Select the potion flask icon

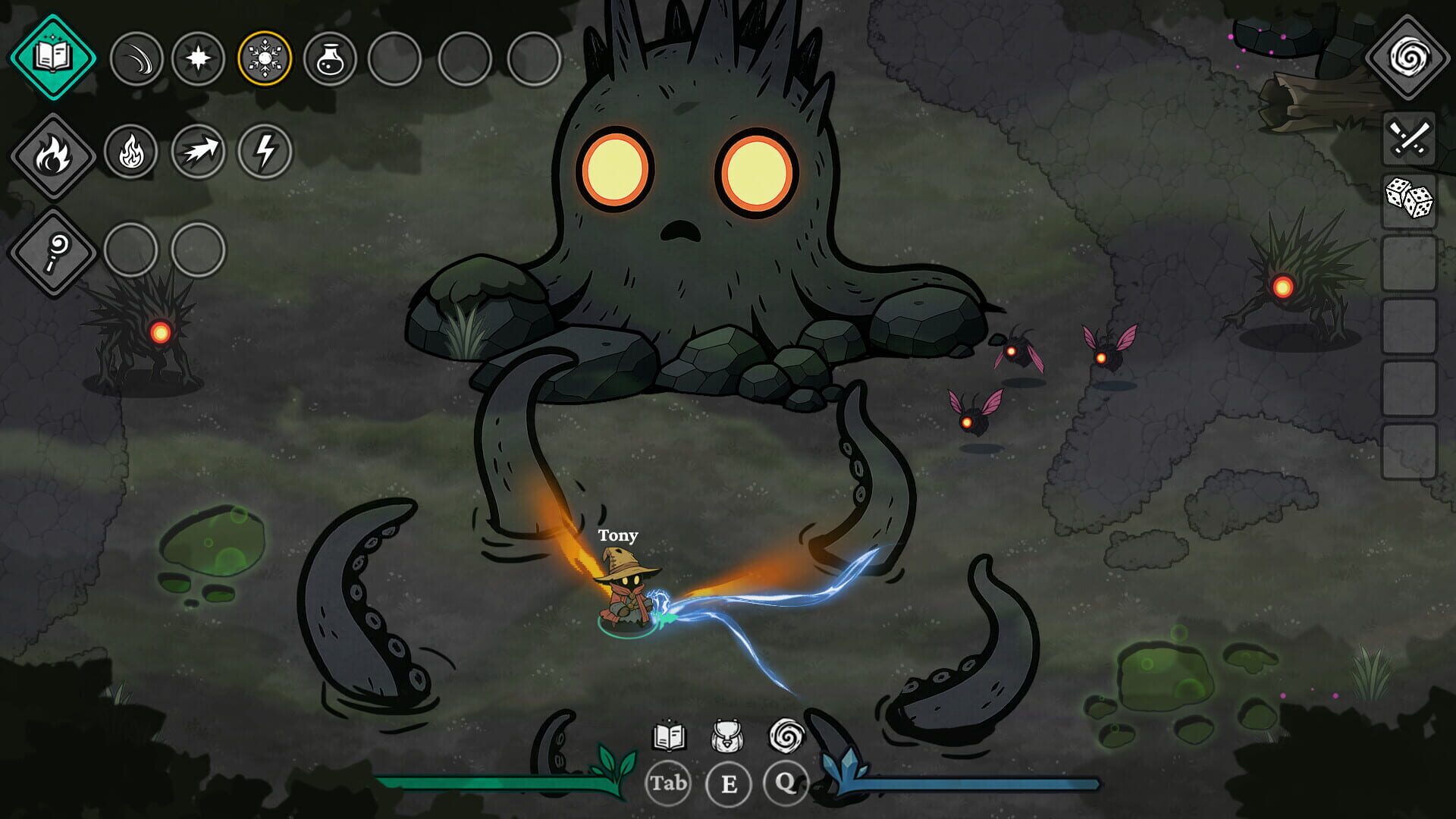(x=330, y=58)
